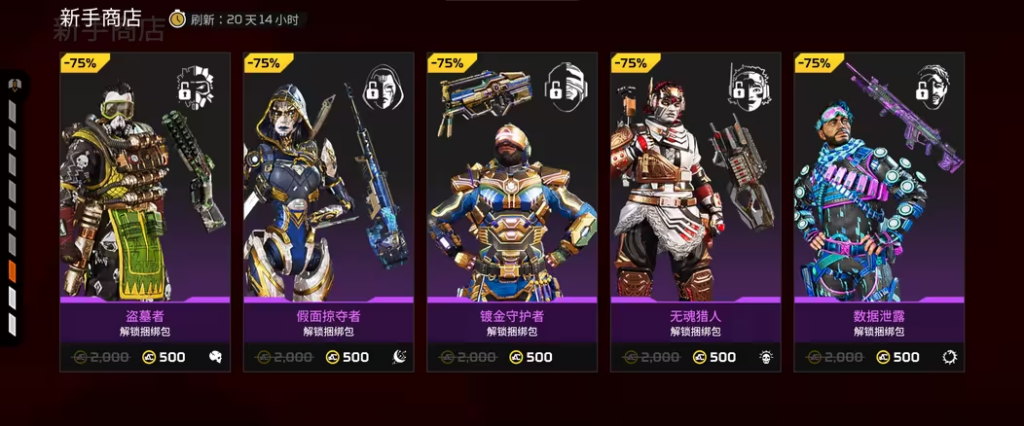Open the 假面掠夺者 bundle offer
1024x426 pixels.
click(x=329, y=210)
